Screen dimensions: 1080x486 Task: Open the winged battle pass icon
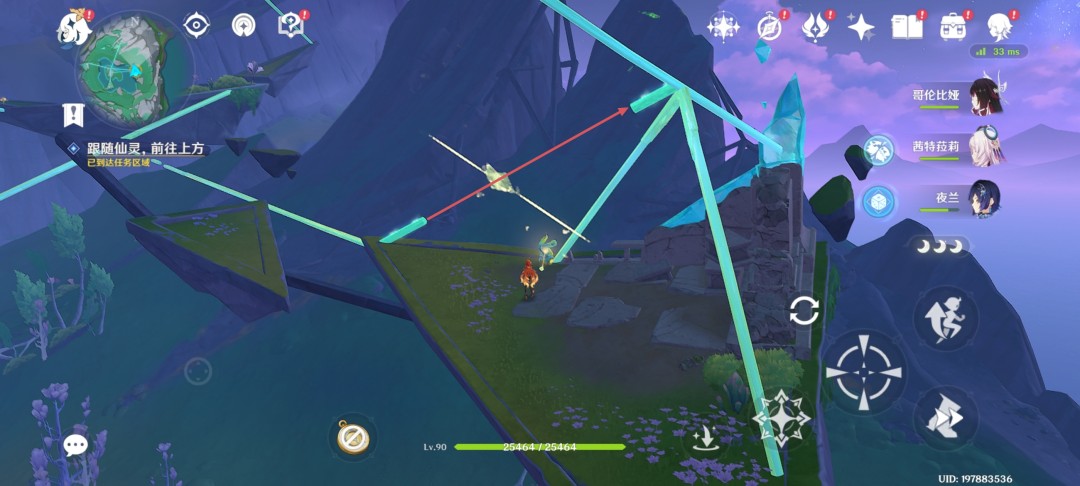tap(815, 27)
